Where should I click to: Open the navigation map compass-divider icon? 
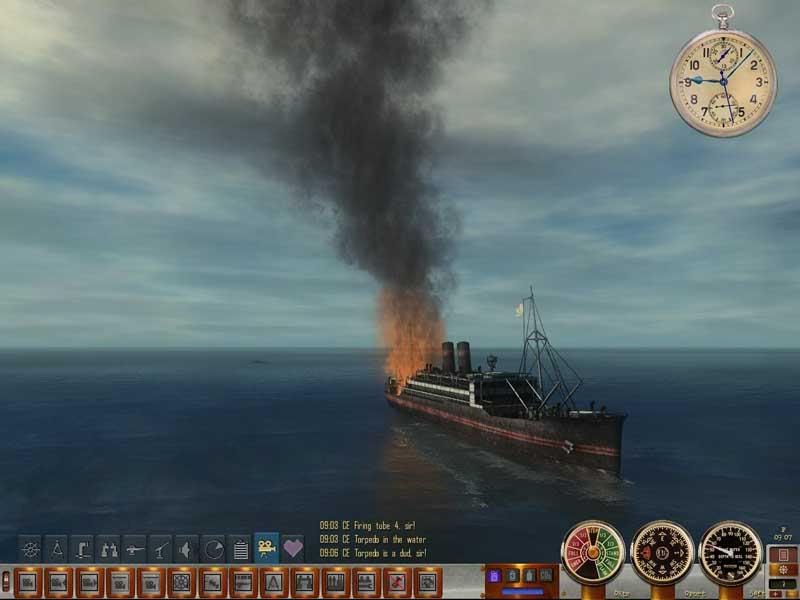click(56, 548)
